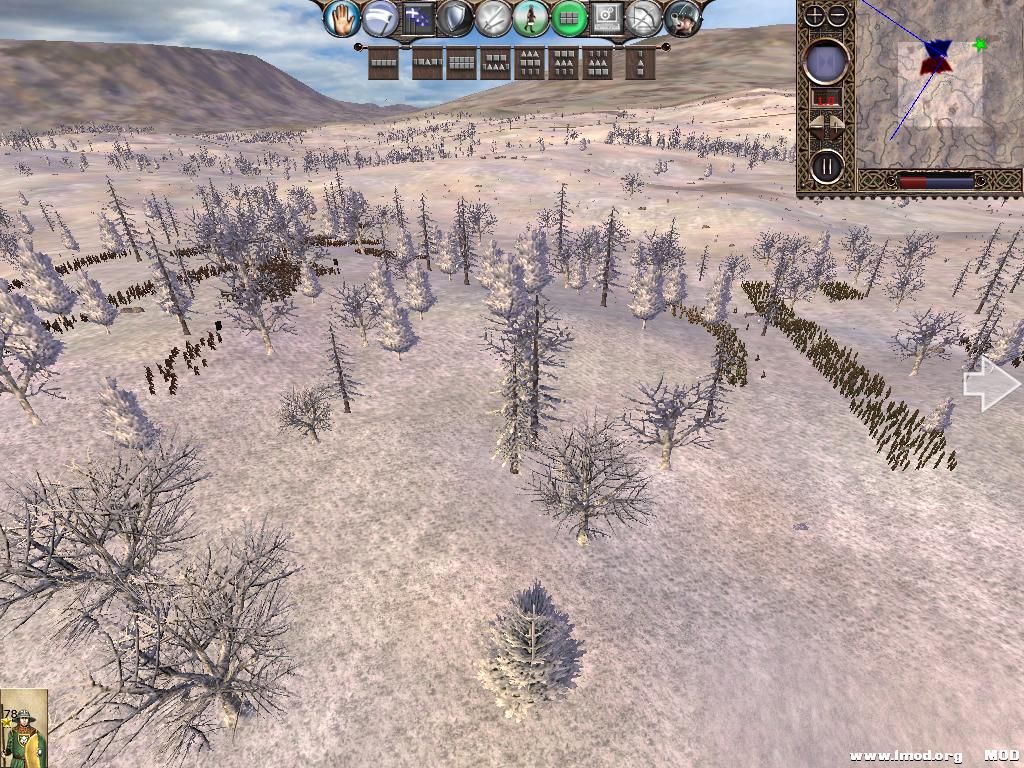1024x768 pixels.
Task: Pause the battle
Action: 826,165
